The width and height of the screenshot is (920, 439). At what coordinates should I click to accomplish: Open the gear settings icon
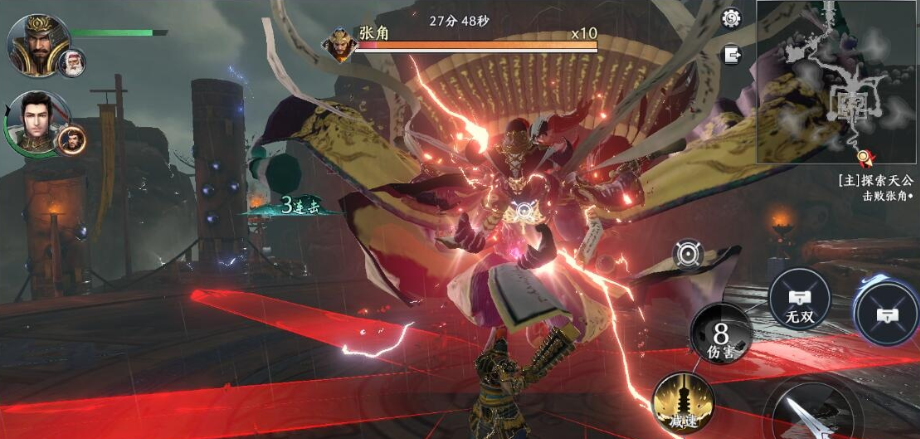731,18
